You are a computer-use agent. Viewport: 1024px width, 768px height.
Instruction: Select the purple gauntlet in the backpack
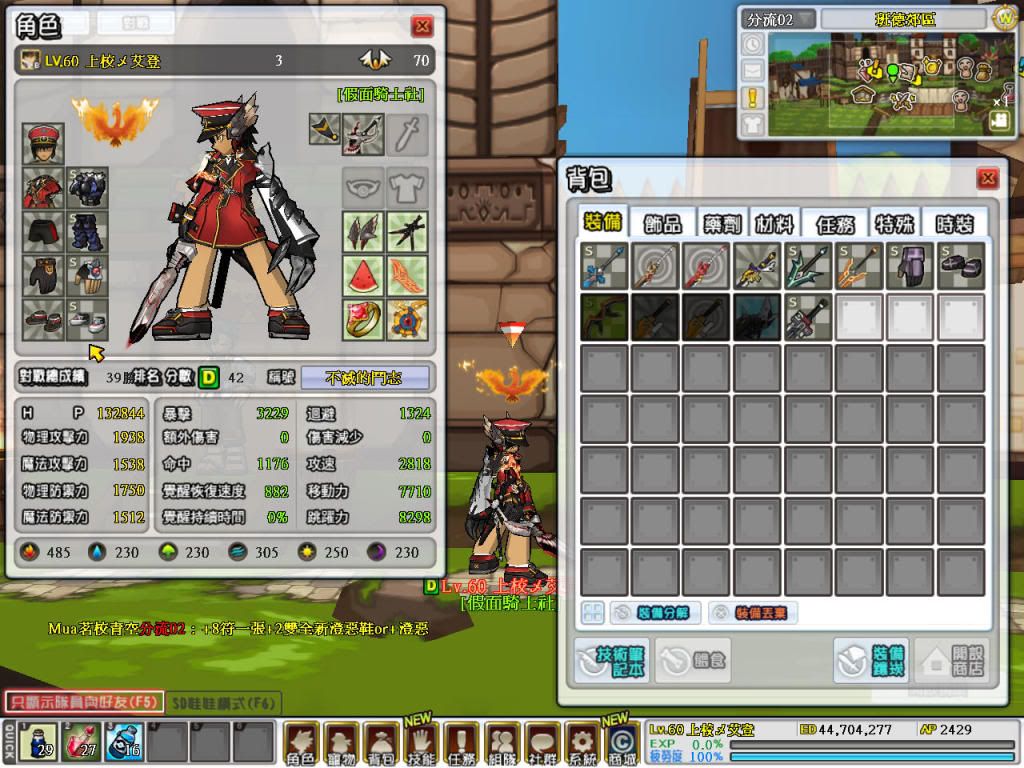[911, 265]
